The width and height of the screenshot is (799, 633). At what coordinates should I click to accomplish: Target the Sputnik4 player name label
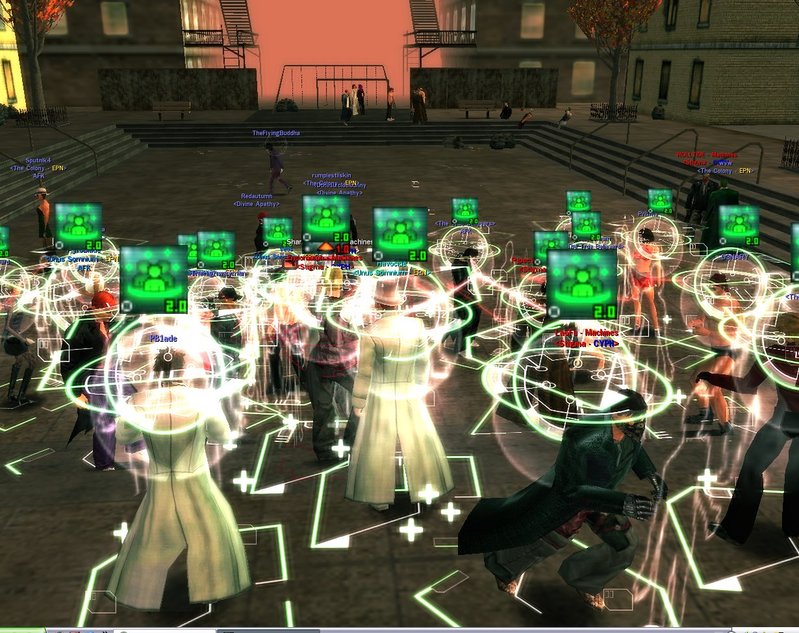pyautogui.click(x=38, y=160)
